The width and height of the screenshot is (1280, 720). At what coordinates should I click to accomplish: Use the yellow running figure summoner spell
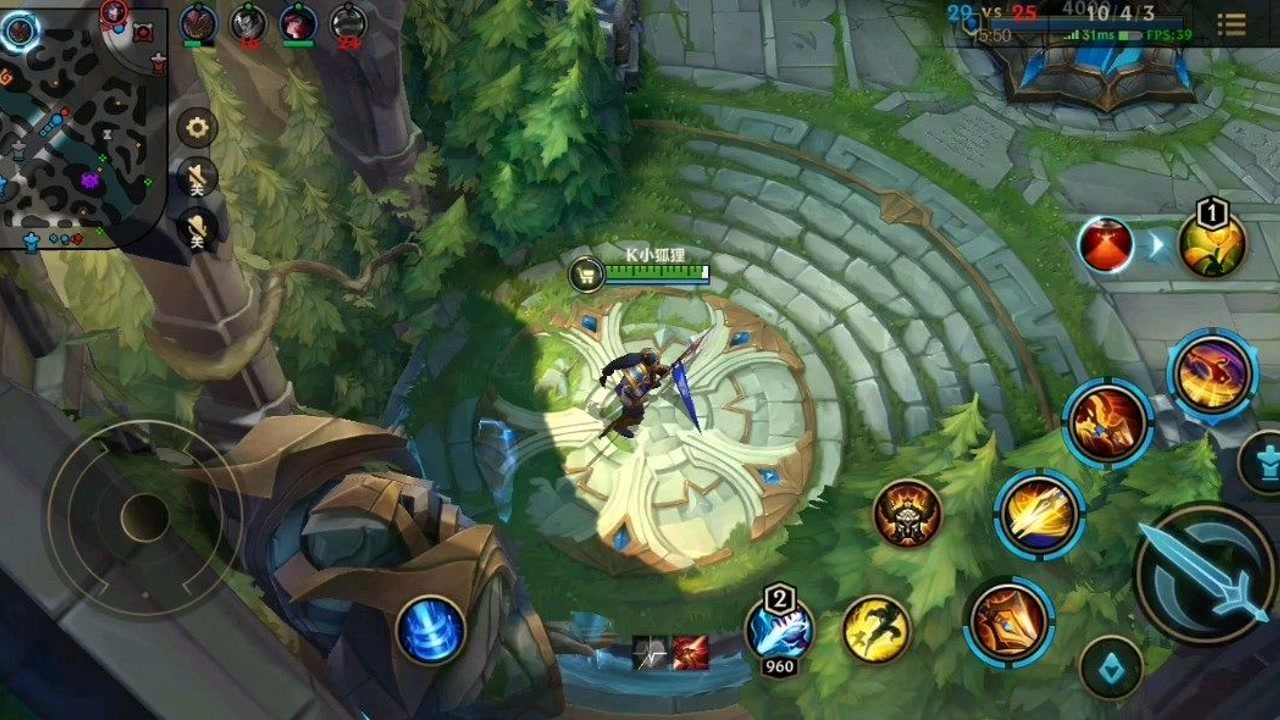pos(876,629)
